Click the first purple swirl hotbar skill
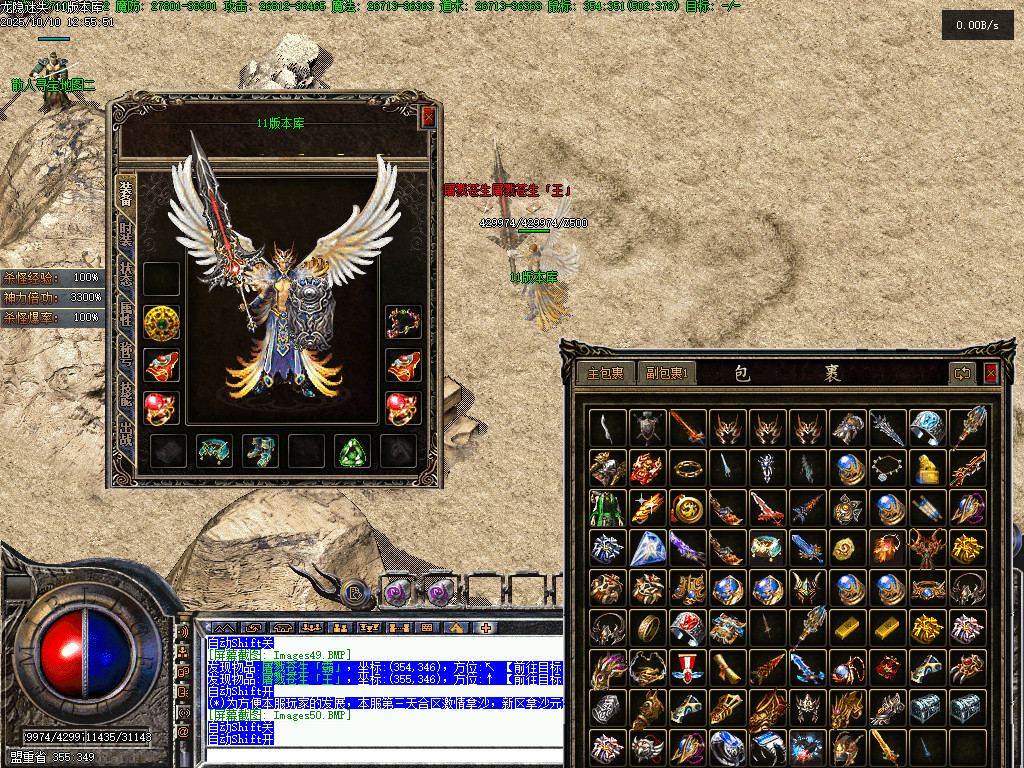1024x768 pixels. pos(397,592)
